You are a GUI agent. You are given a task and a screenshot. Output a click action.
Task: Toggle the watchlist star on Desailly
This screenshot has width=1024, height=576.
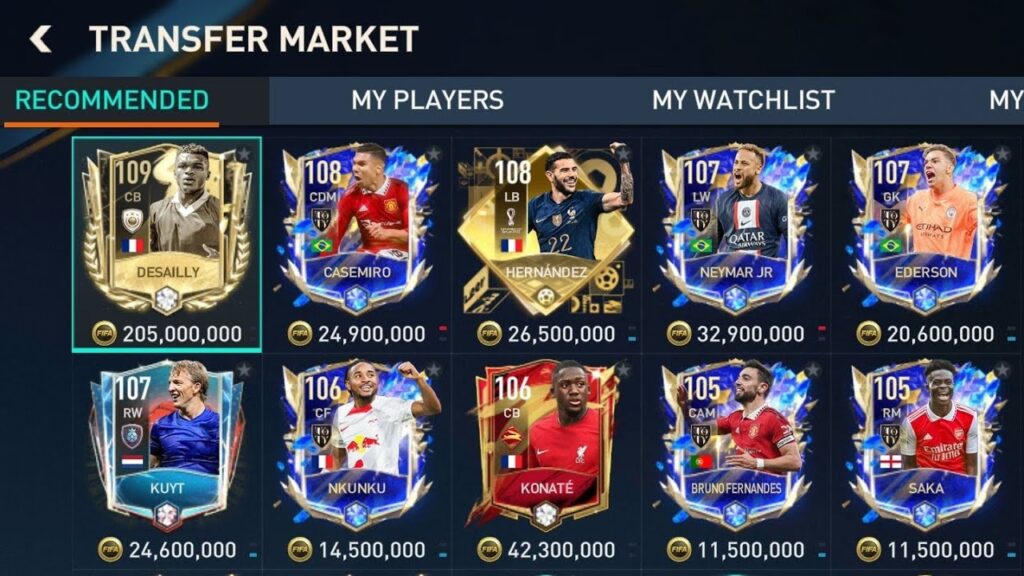[244, 154]
